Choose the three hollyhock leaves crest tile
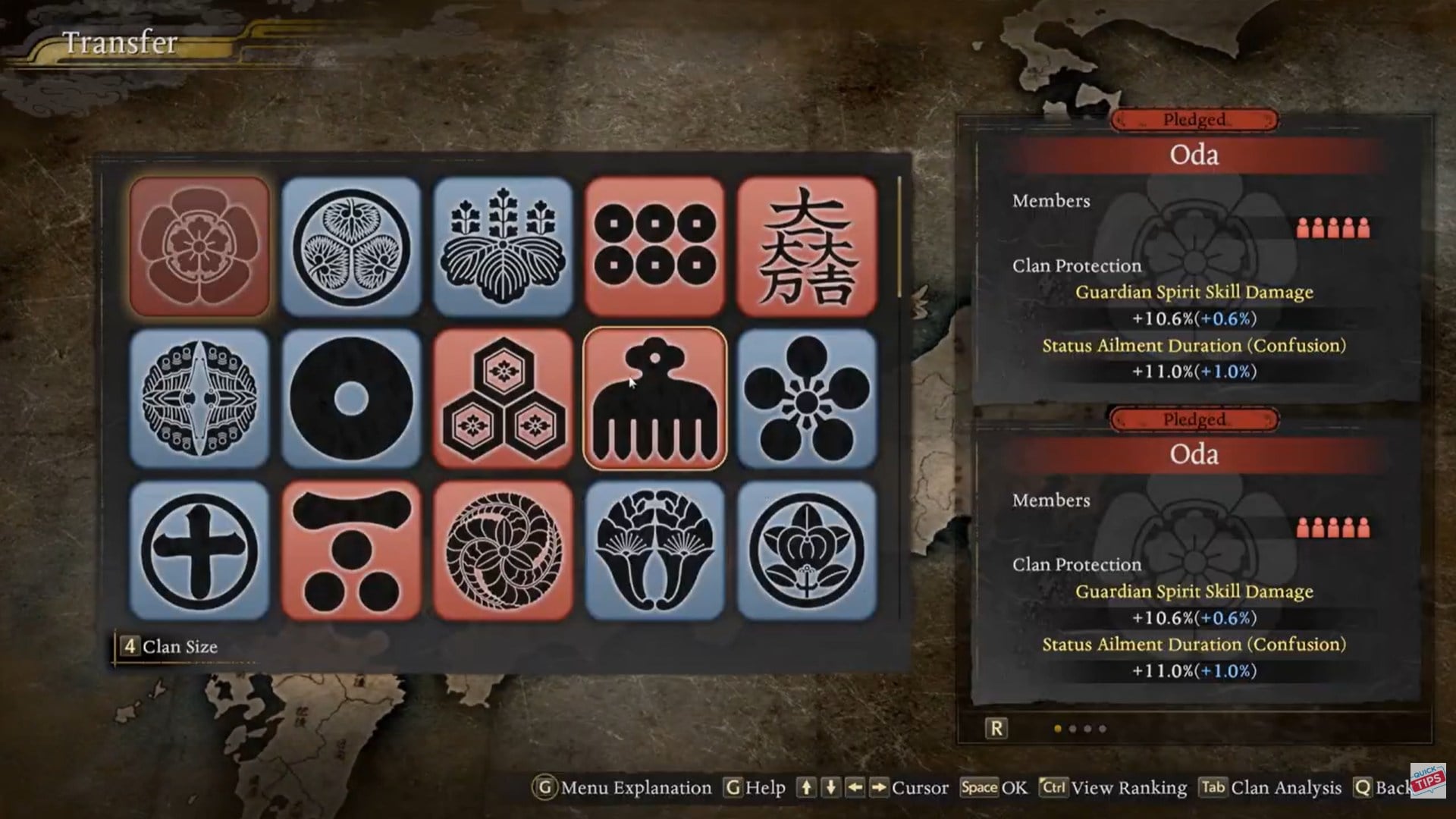1456x819 pixels. [351, 246]
